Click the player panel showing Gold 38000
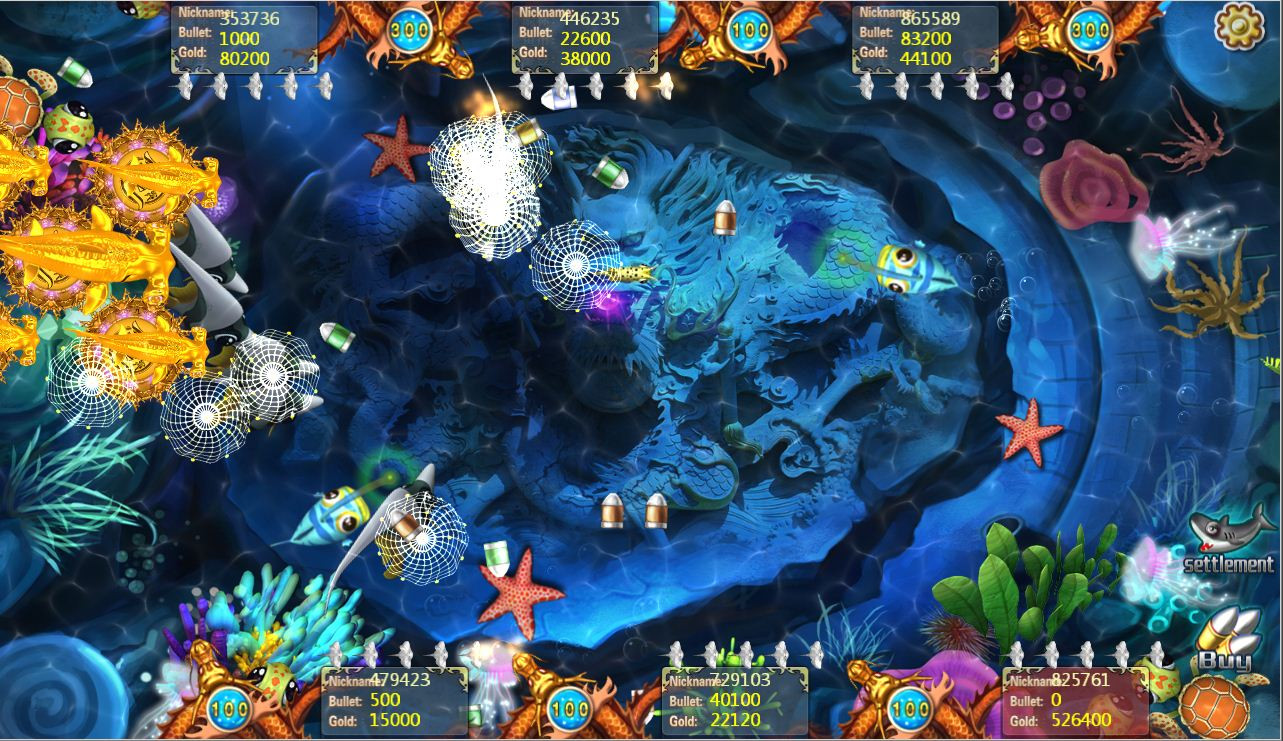 584,37
